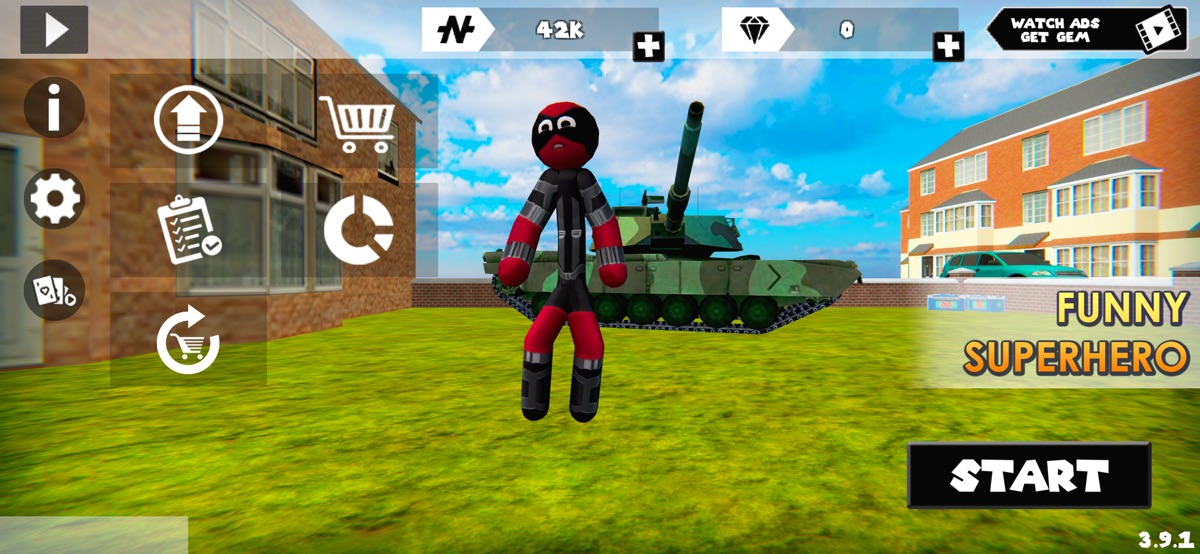Open the cards discount offer icon
Screen dimensions: 1200x554
[54, 290]
